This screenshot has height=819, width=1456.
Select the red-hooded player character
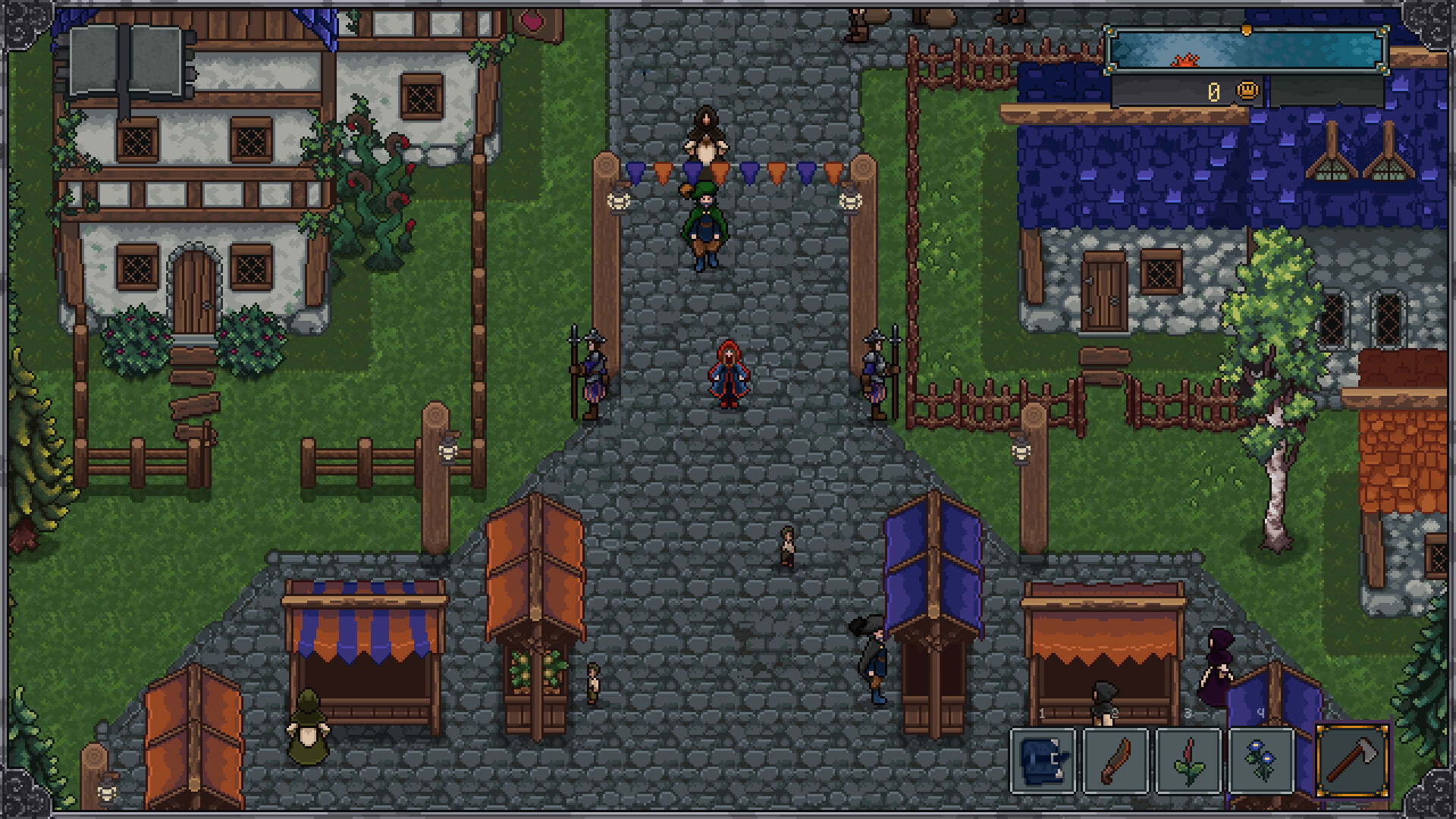tap(726, 375)
